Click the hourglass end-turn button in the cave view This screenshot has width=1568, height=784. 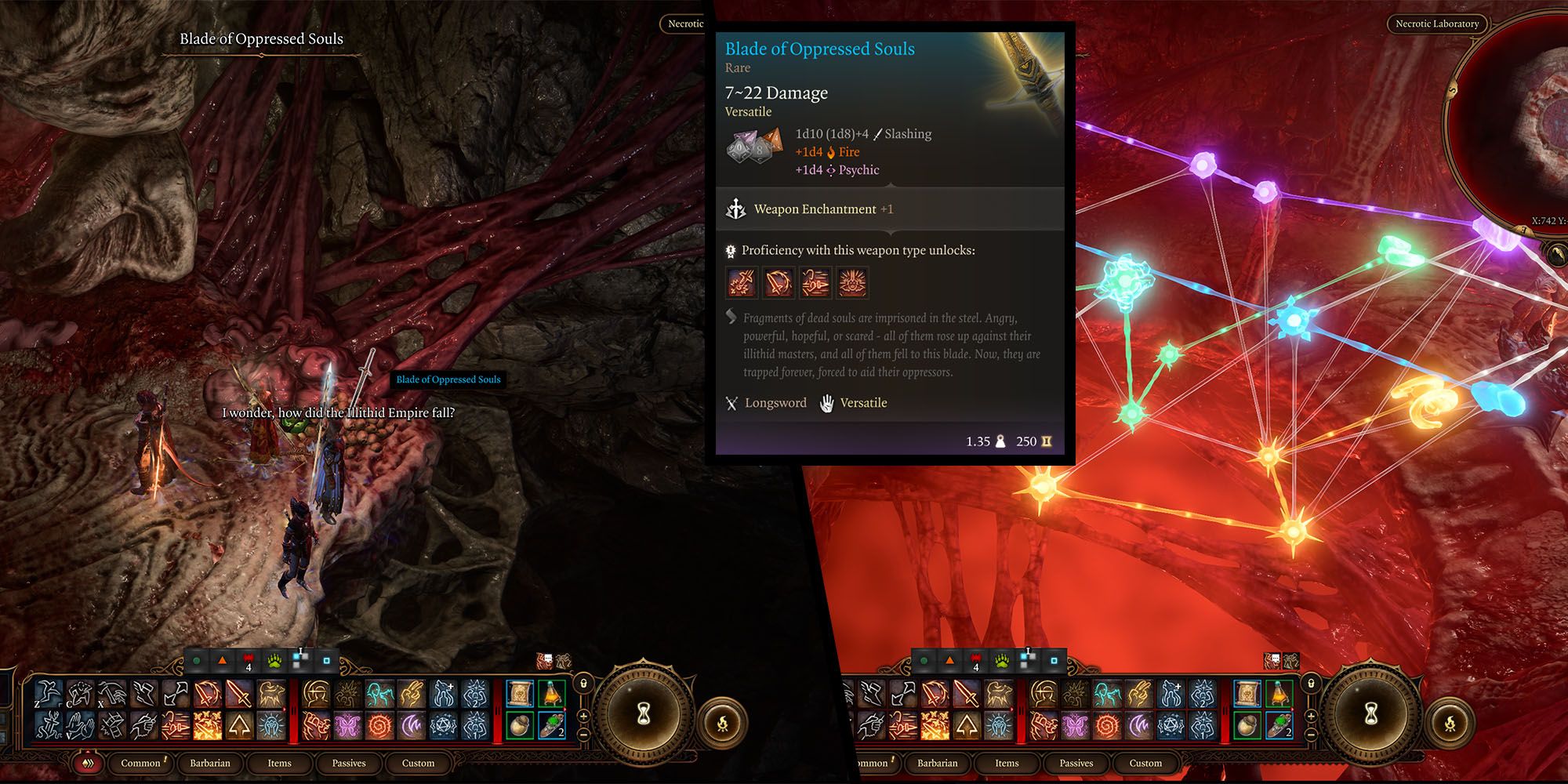[x=644, y=712]
